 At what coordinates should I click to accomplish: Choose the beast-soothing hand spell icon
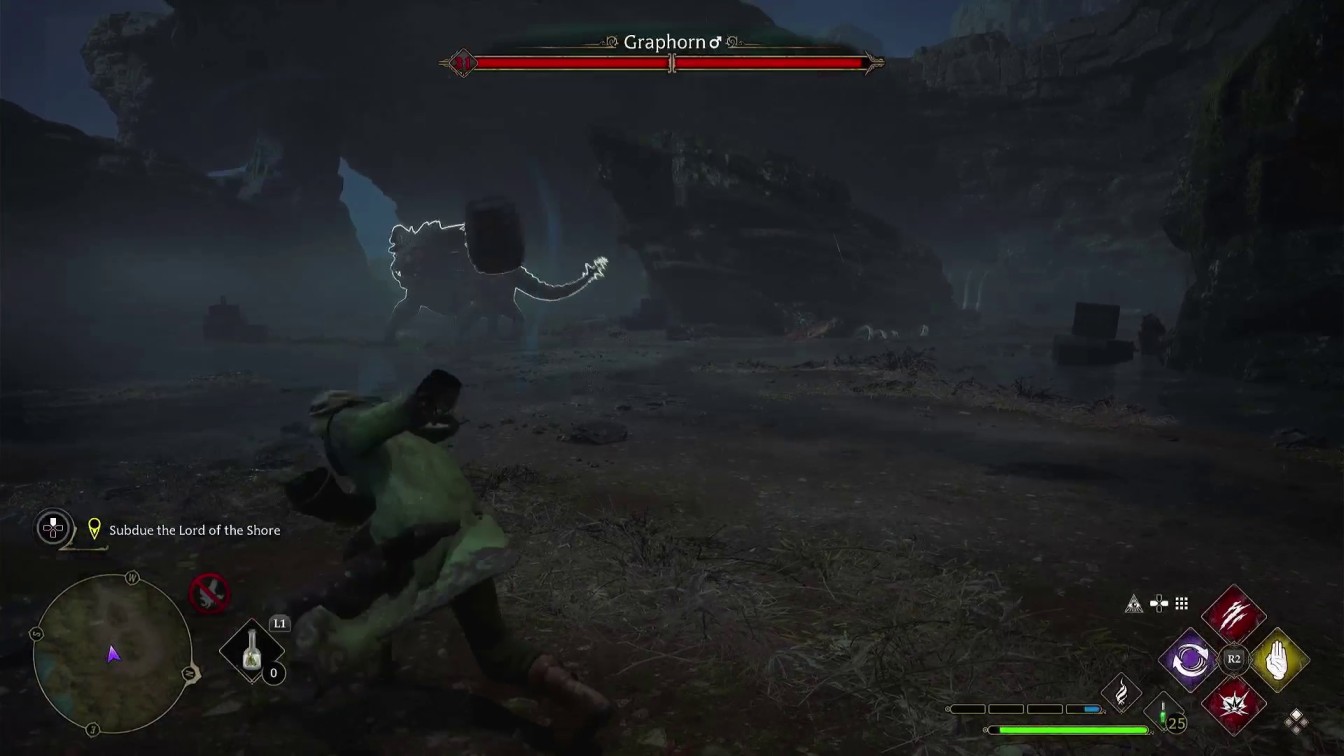pyautogui.click(x=1278, y=659)
